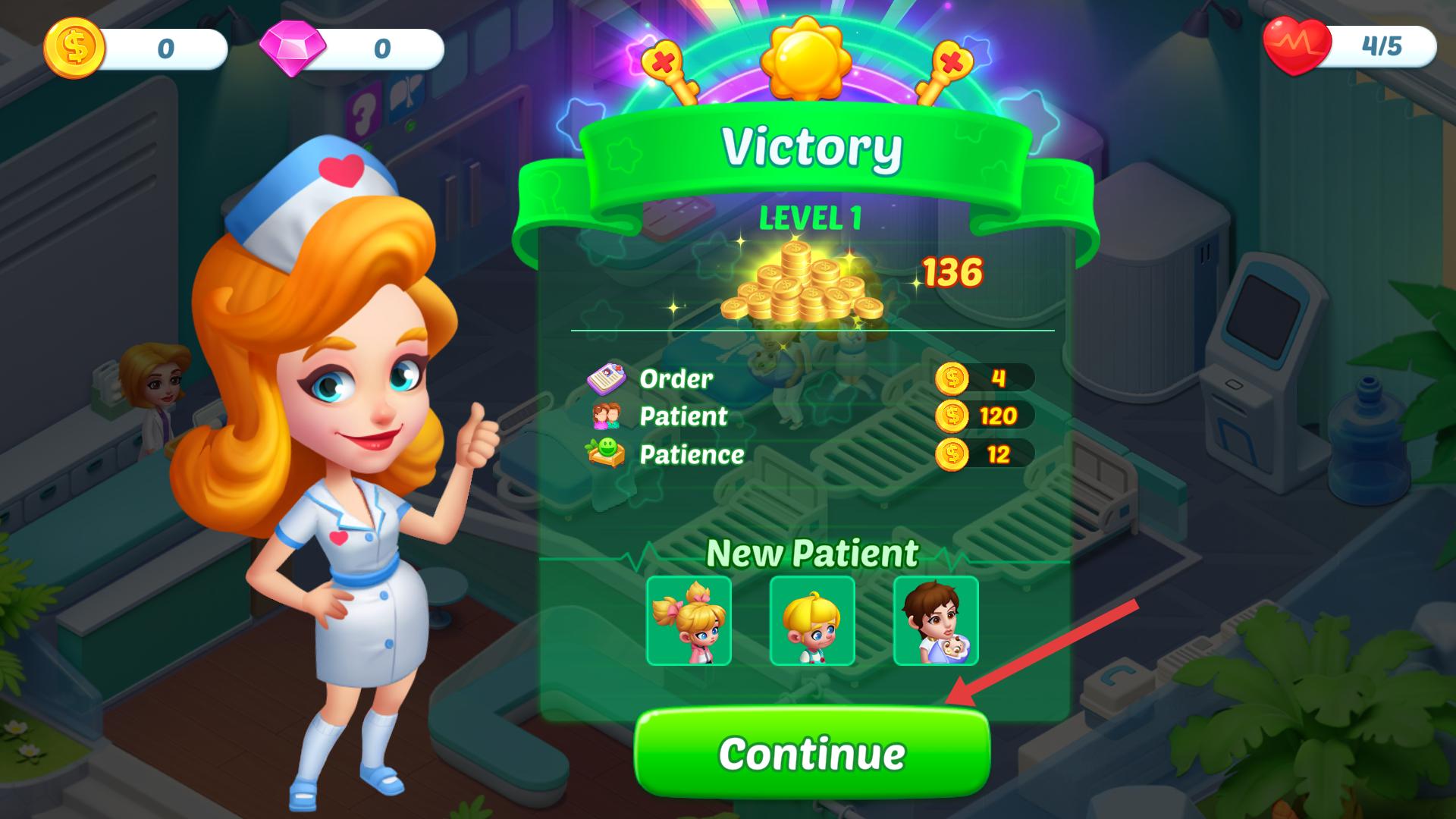Continue past the Victory screen

[x=811, y=752]
